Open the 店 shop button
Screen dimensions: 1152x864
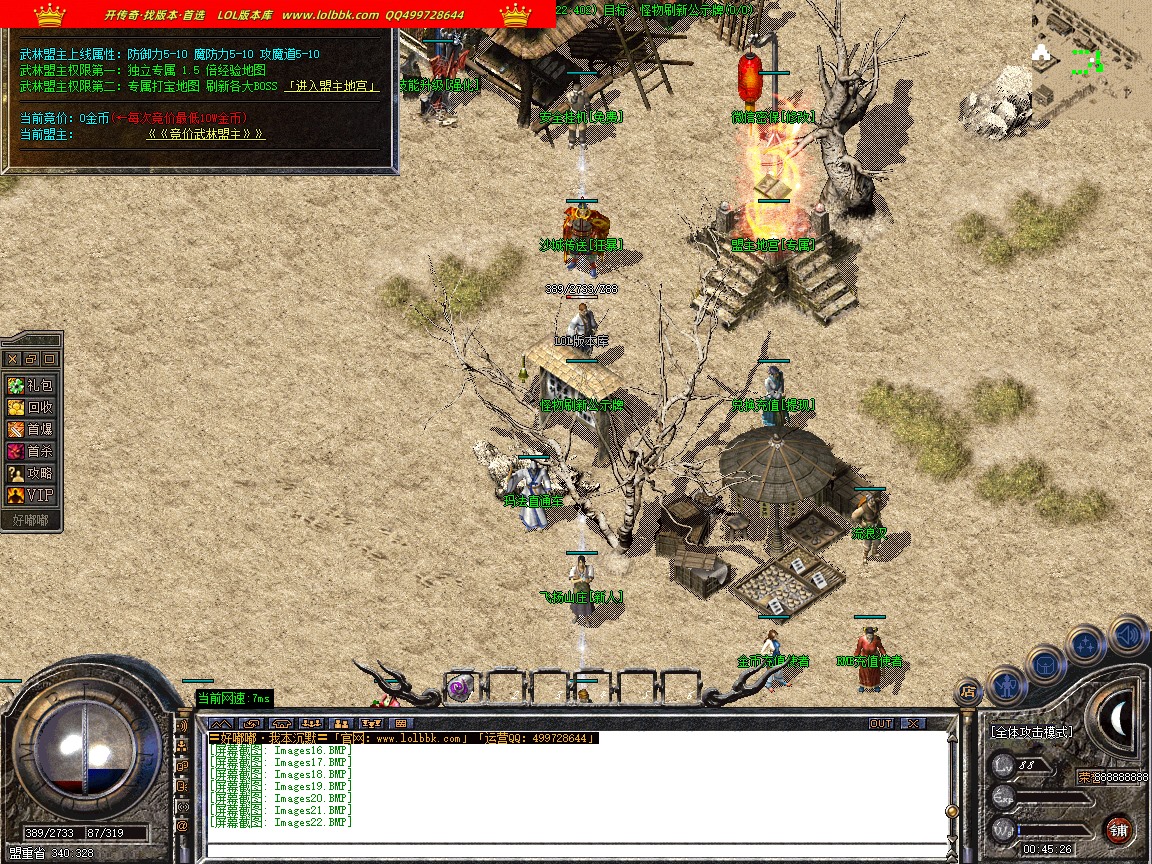pos(967,690)
